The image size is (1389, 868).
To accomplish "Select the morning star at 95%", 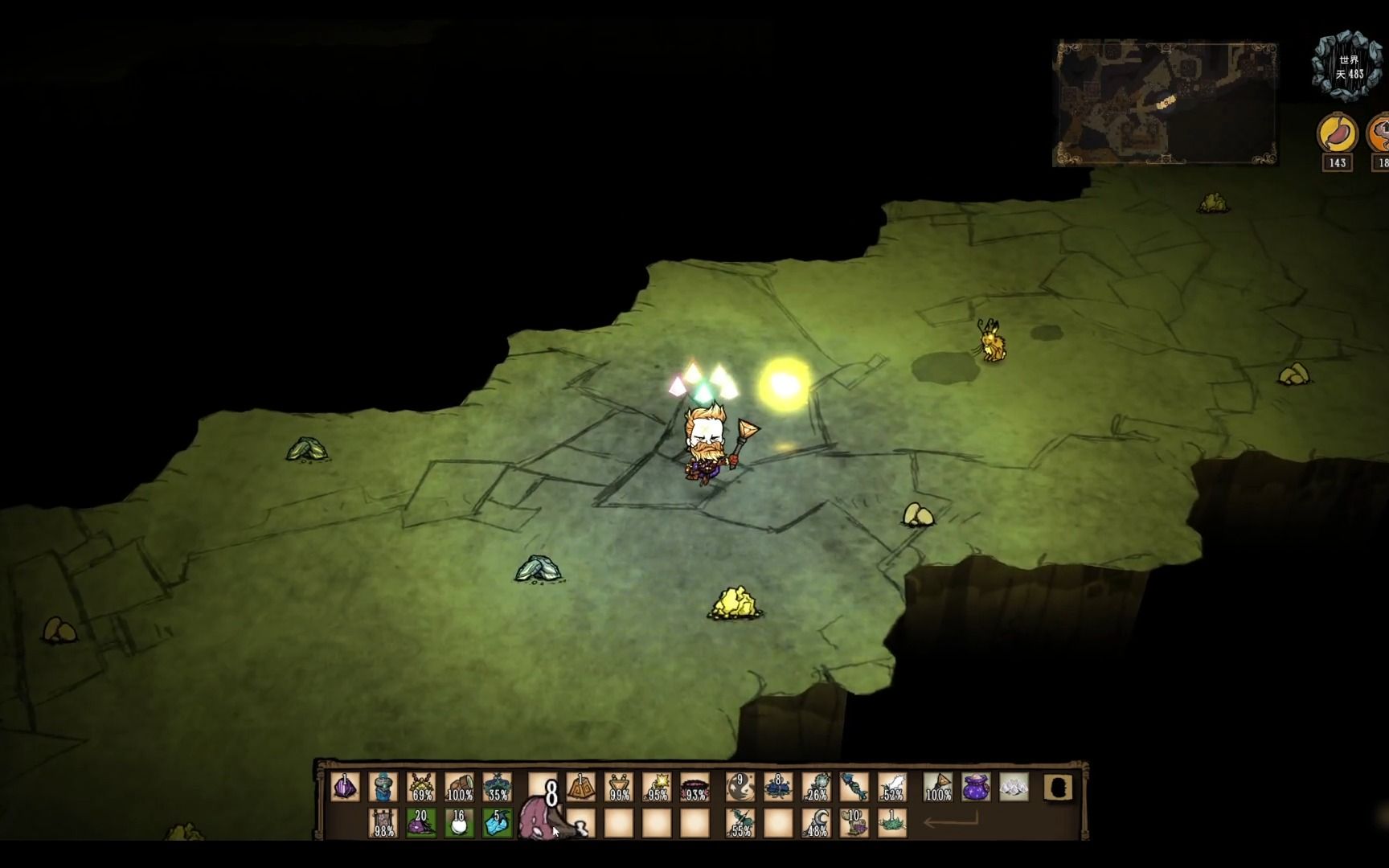I will 658,787.
